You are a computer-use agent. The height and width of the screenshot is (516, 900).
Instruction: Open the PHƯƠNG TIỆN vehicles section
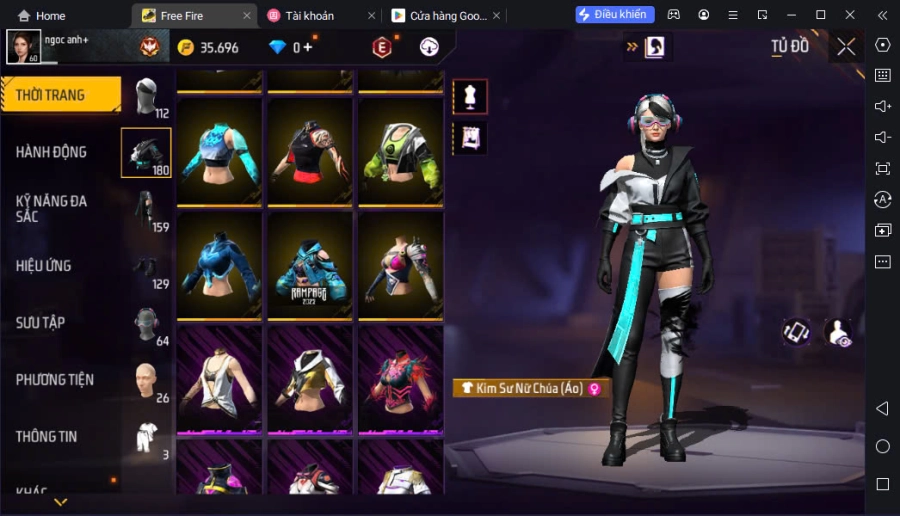click(x=55, y=380)
